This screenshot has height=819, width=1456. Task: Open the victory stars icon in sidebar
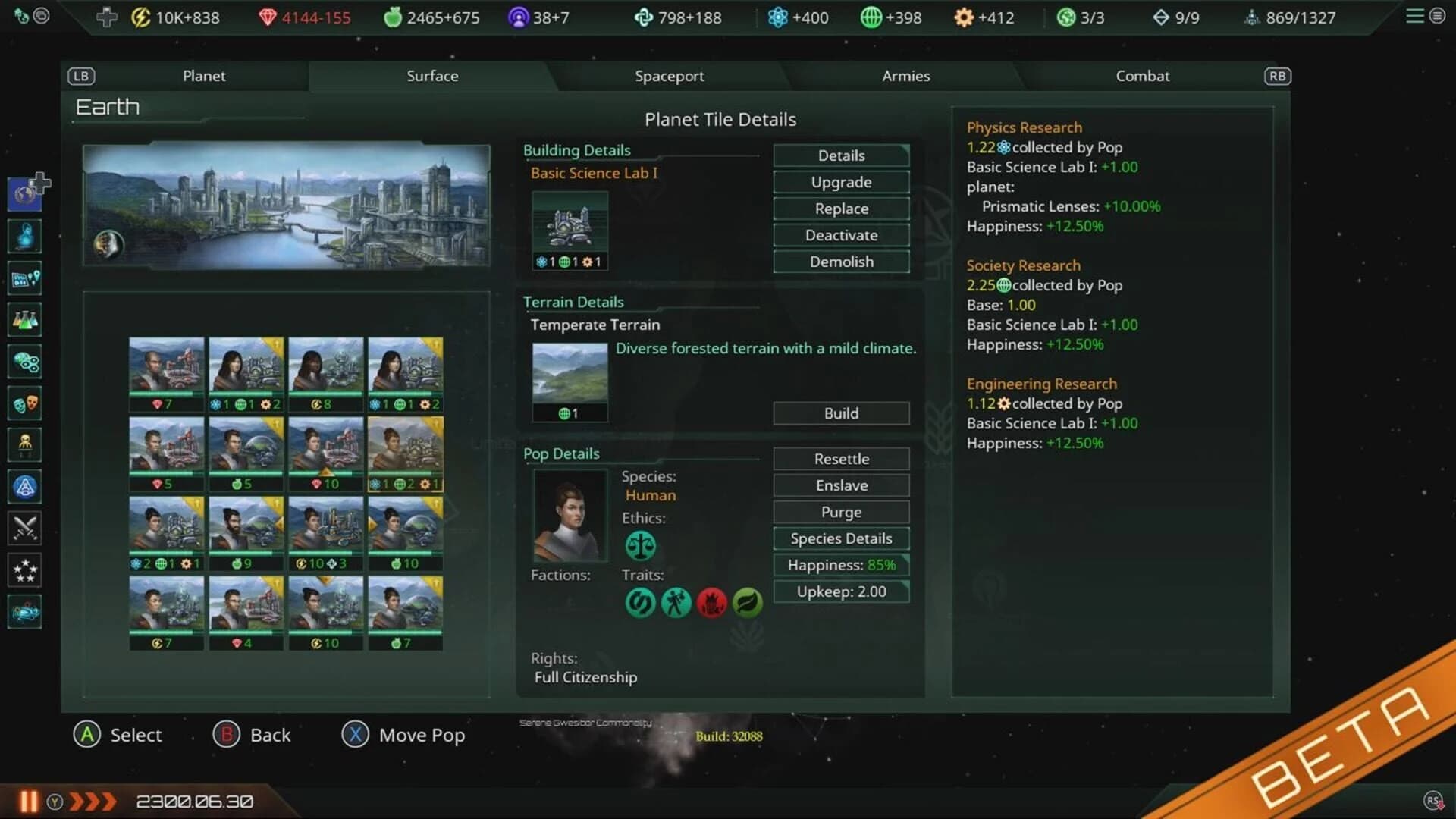coord(25,570)
